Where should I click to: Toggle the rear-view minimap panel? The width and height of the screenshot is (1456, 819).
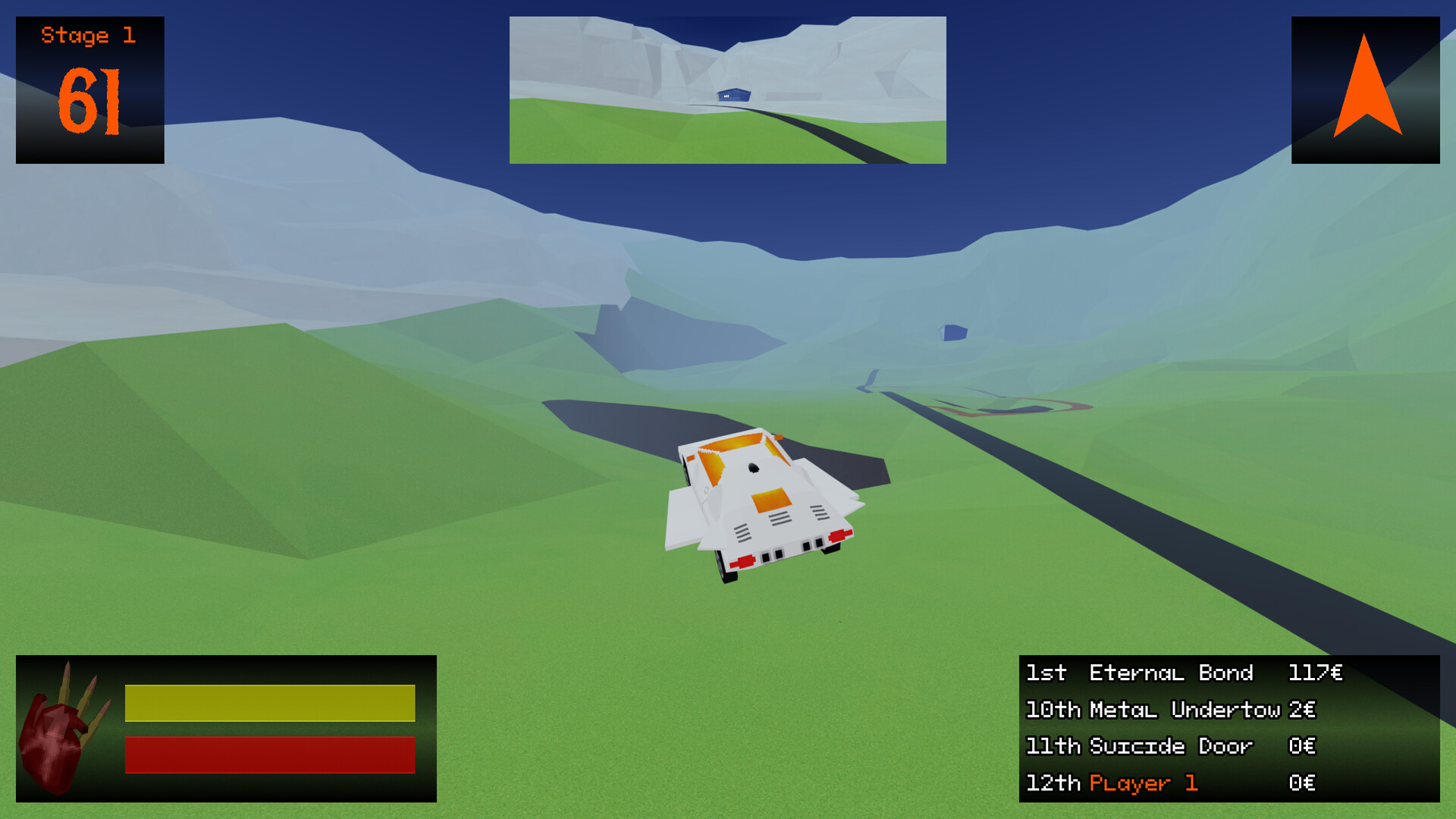(726, 89)
